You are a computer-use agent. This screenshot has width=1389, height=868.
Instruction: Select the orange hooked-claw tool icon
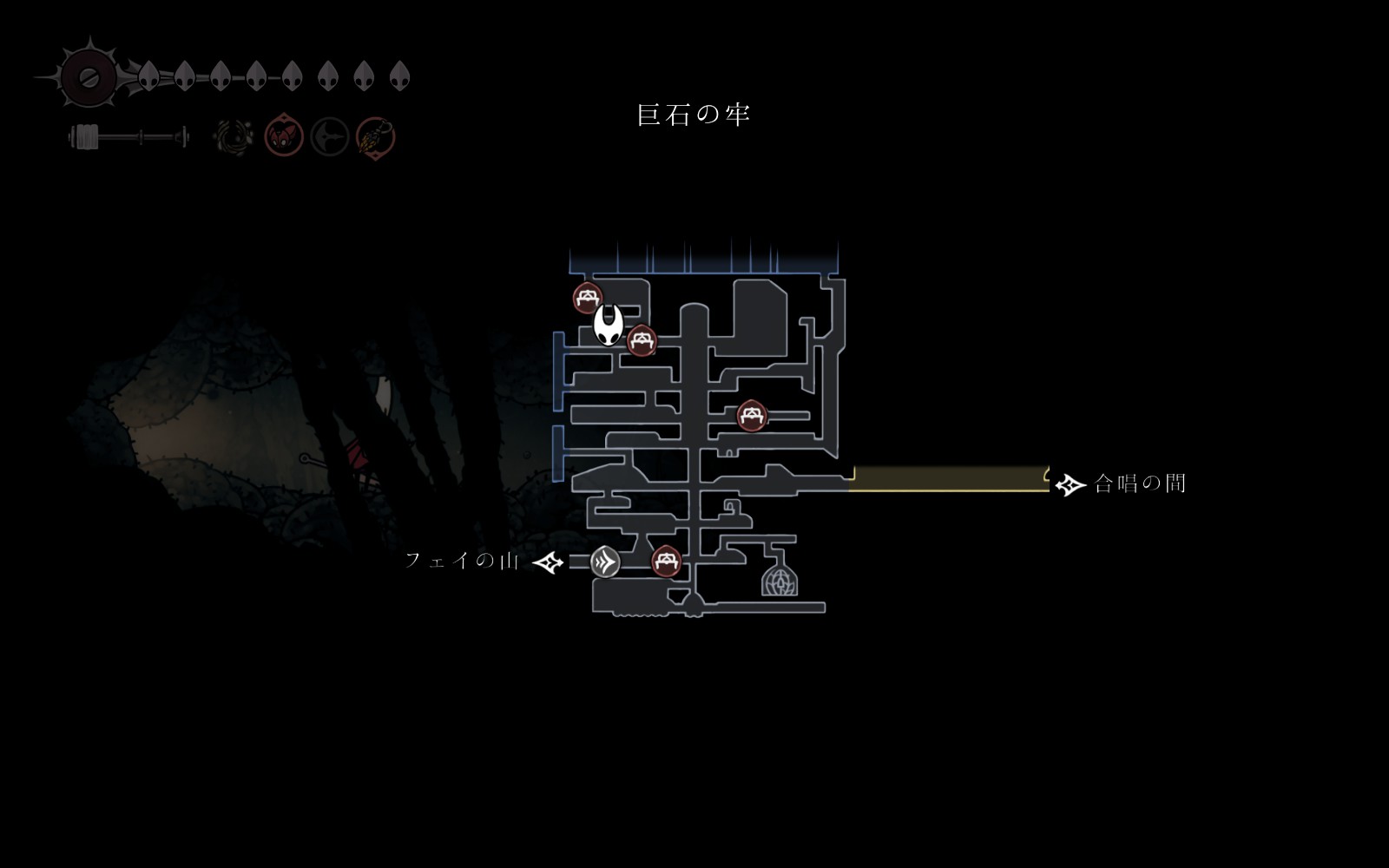click(x=376, y=137)
